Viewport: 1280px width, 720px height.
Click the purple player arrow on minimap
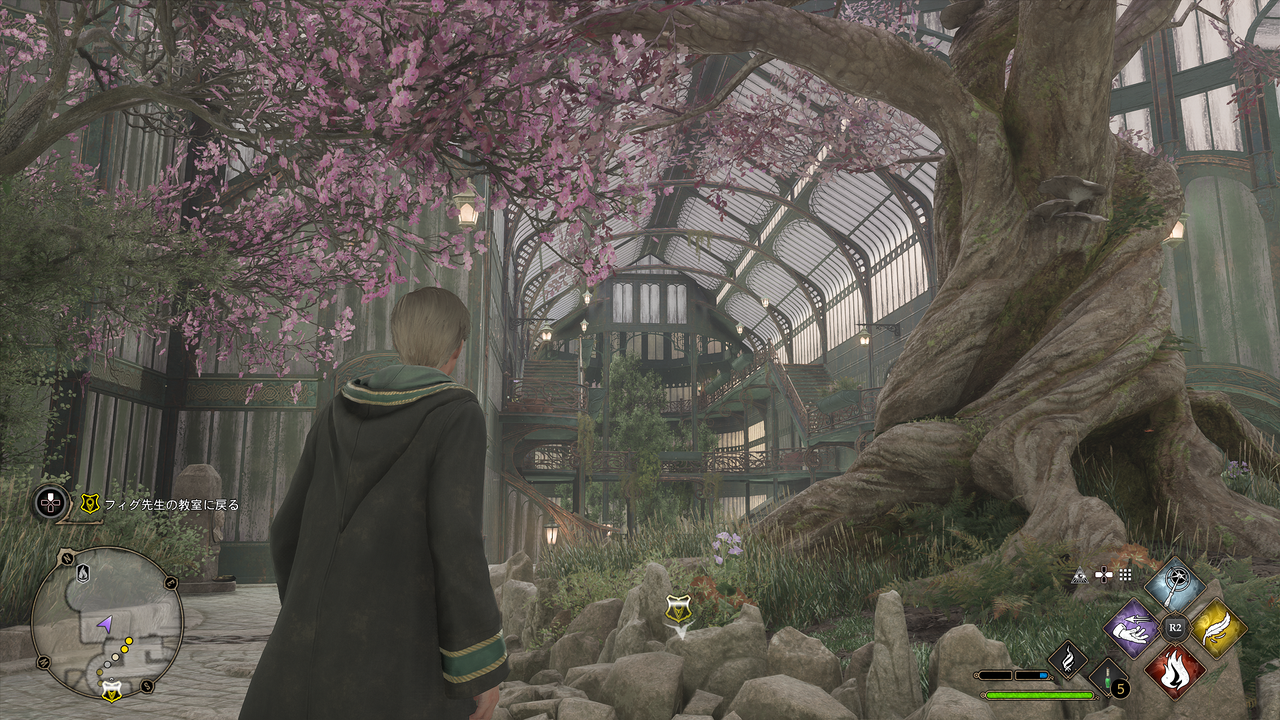pos(104,624)
